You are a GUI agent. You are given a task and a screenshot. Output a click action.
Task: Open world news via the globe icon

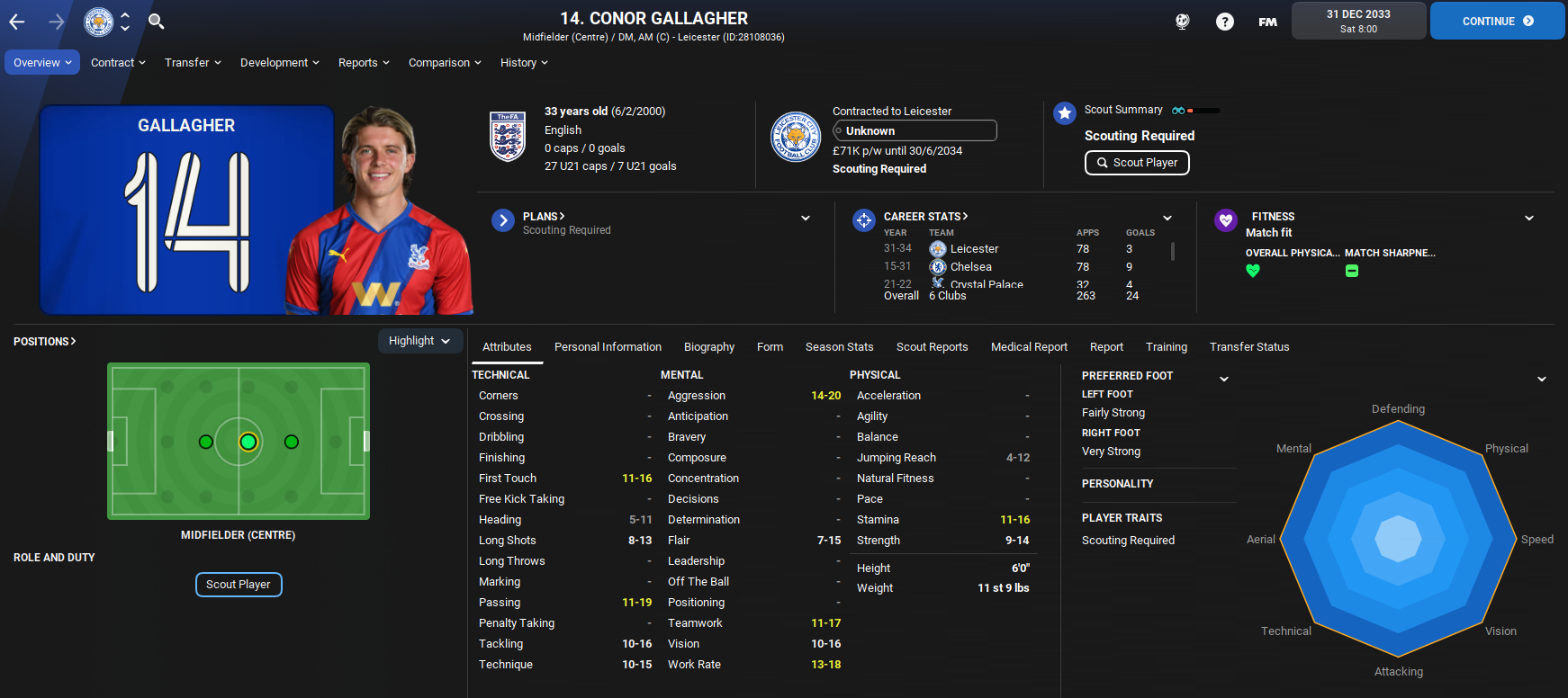1182,21
